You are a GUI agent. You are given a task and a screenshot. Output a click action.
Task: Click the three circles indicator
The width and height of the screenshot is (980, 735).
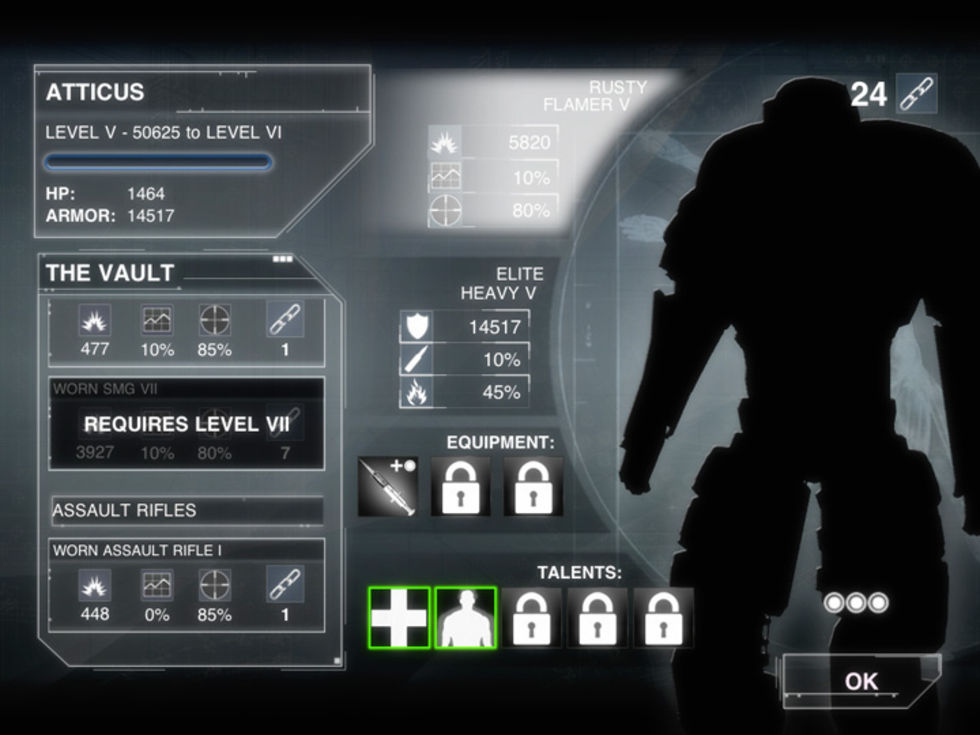point(855,603)
